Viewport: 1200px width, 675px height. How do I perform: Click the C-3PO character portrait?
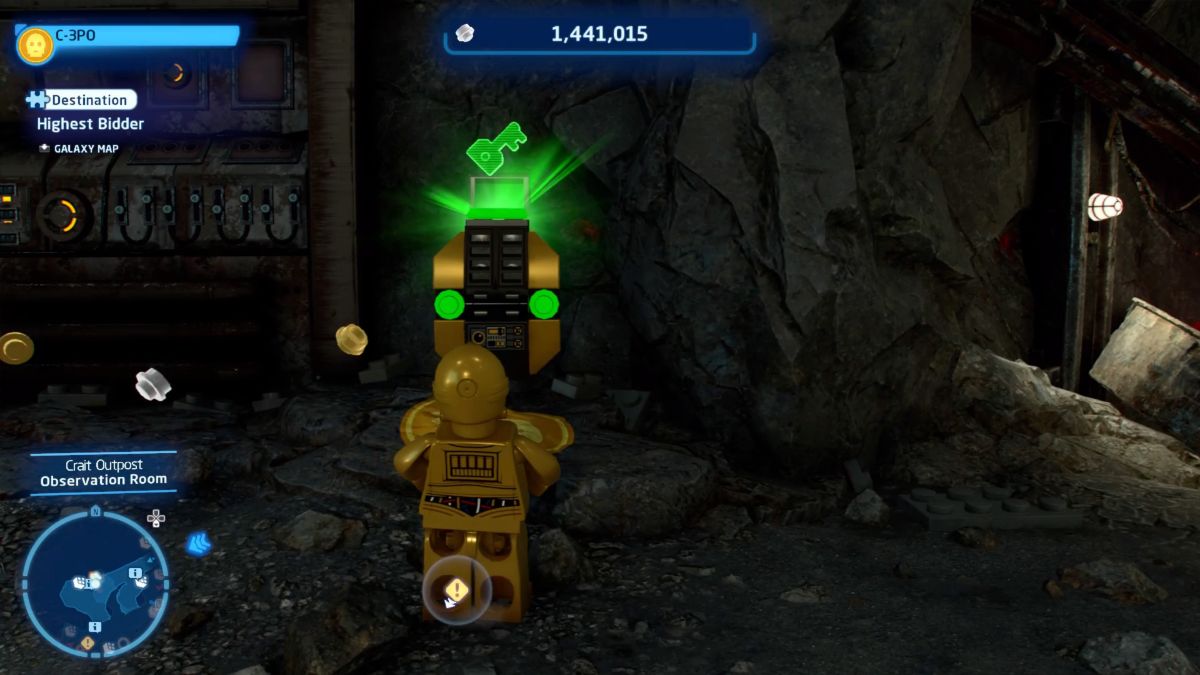pyautogui.click(x=35, y=44)
